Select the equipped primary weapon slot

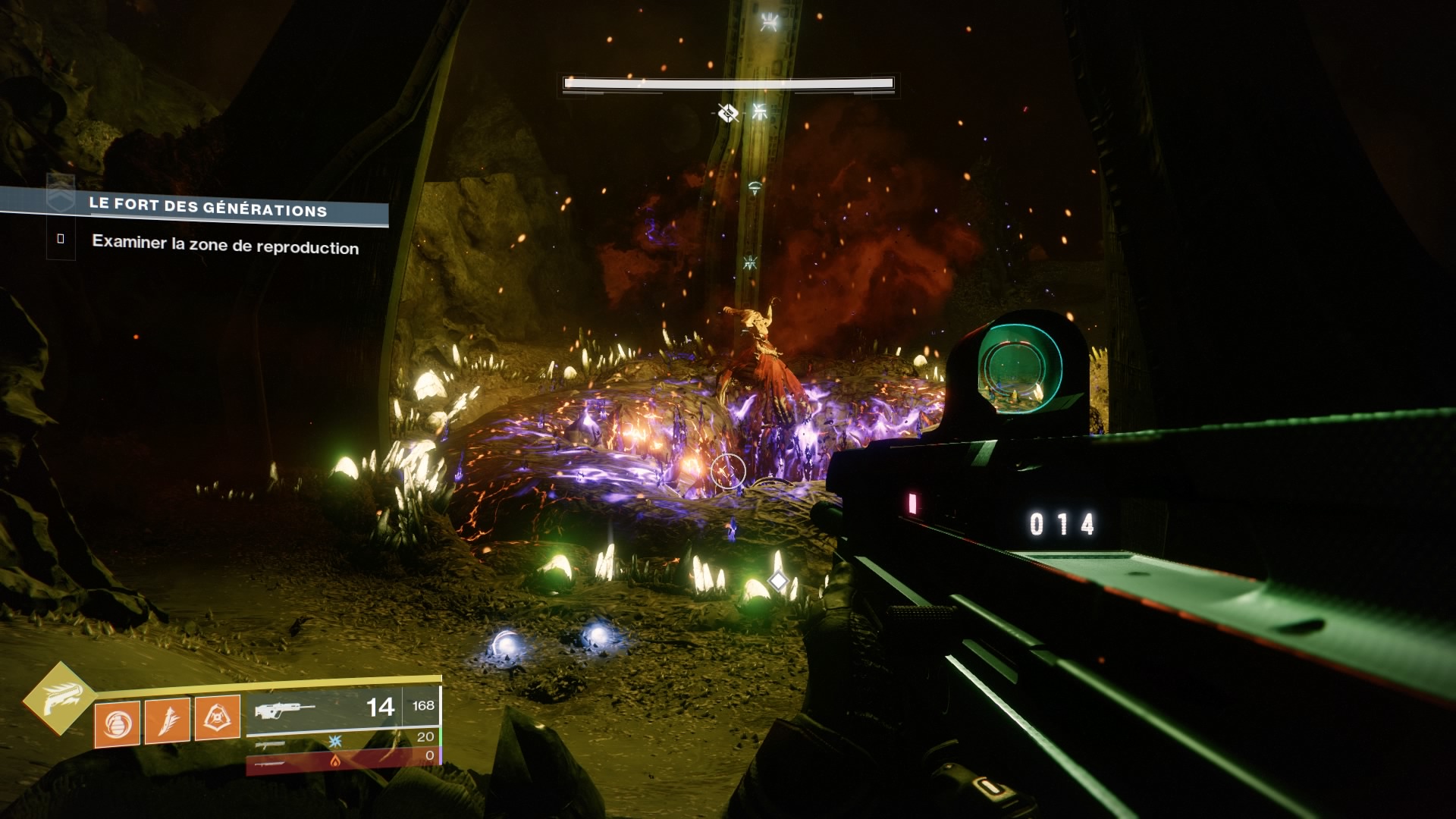[343, 709]
